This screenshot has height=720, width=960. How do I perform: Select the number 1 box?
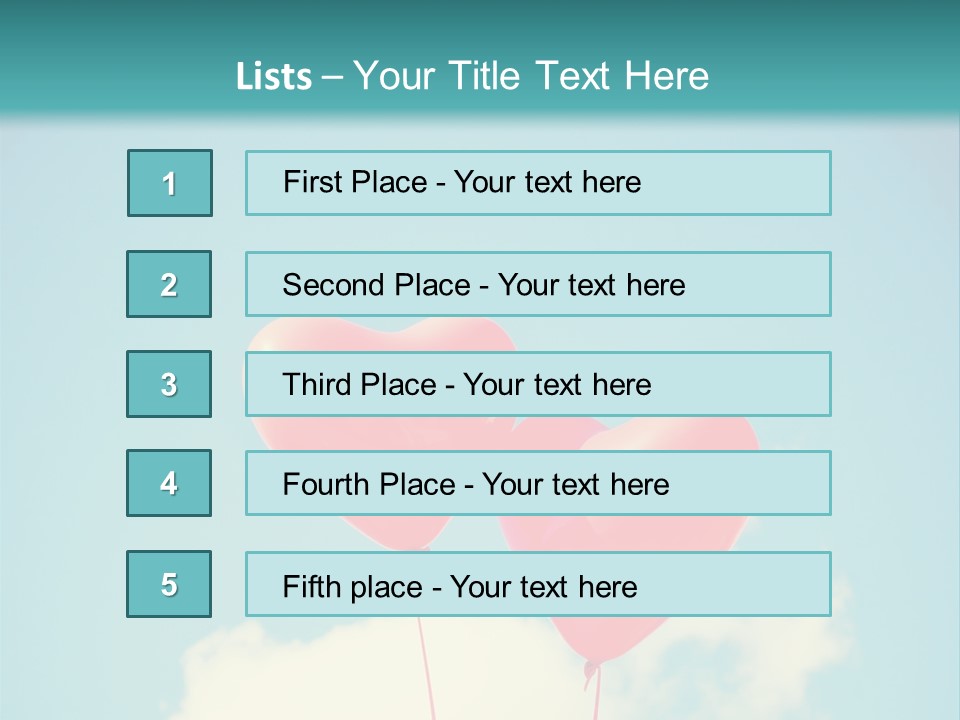point(170,183)
